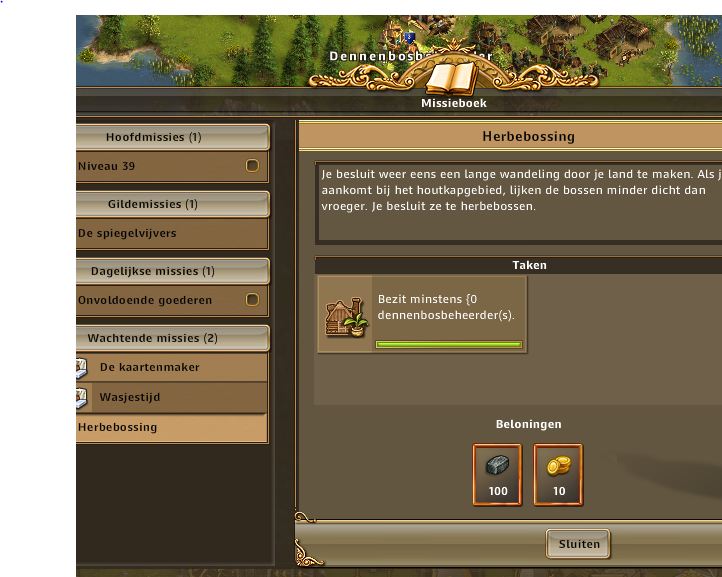
Task: Expand the Hoofdmissies section header
Action: pos(172,137)
